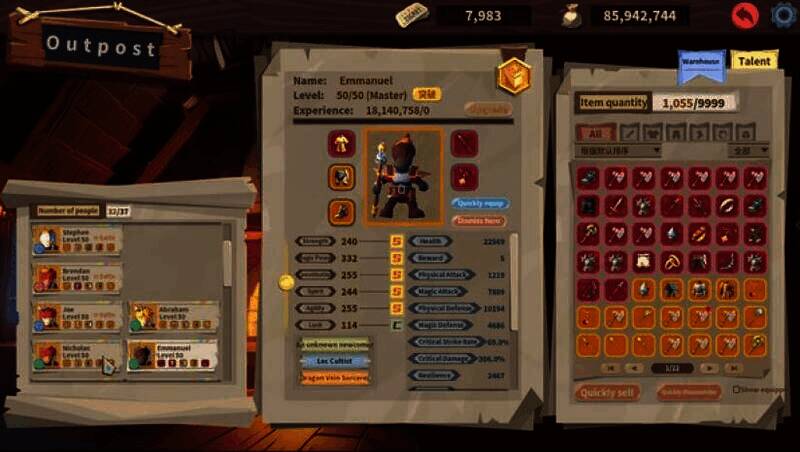Choose Brendan in the hero list
Image resolution: width=800 pixels, height=452 pixels.
pos(77,277)
